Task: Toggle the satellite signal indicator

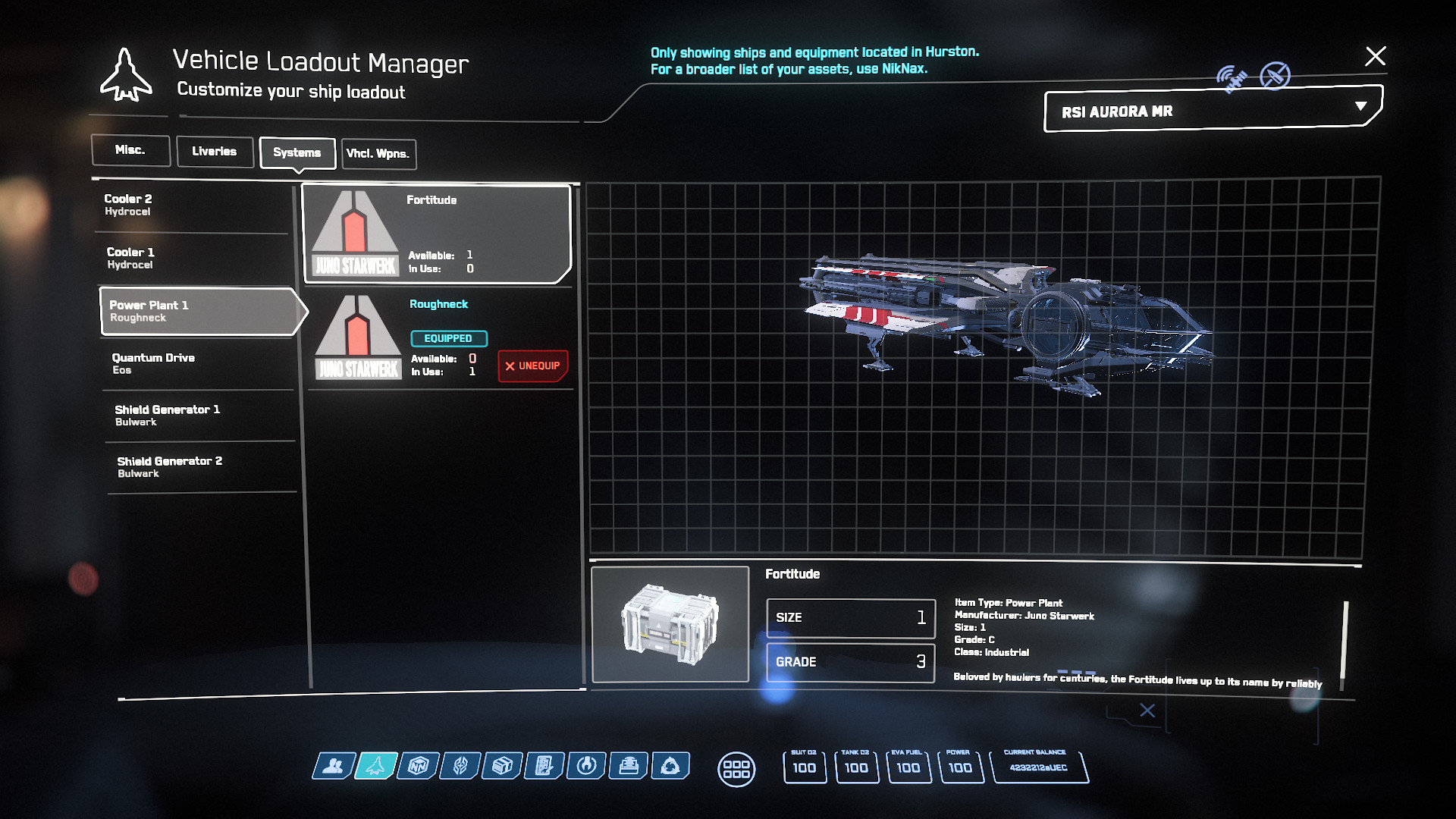Action: click(1232, 75)
